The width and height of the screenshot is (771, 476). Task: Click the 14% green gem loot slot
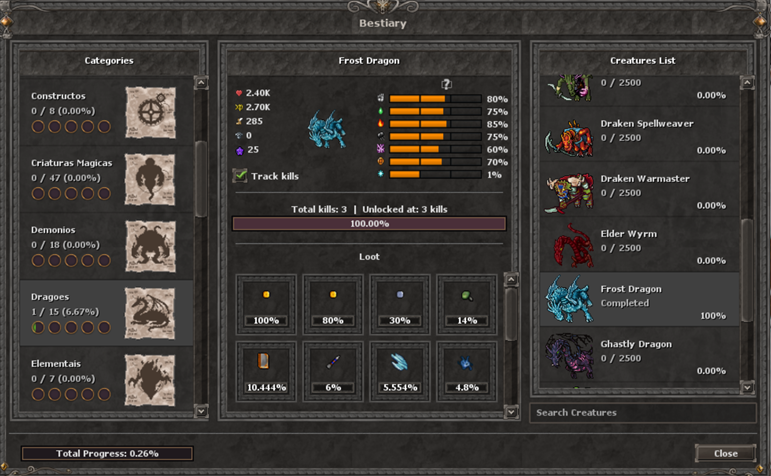pos(466,302)
